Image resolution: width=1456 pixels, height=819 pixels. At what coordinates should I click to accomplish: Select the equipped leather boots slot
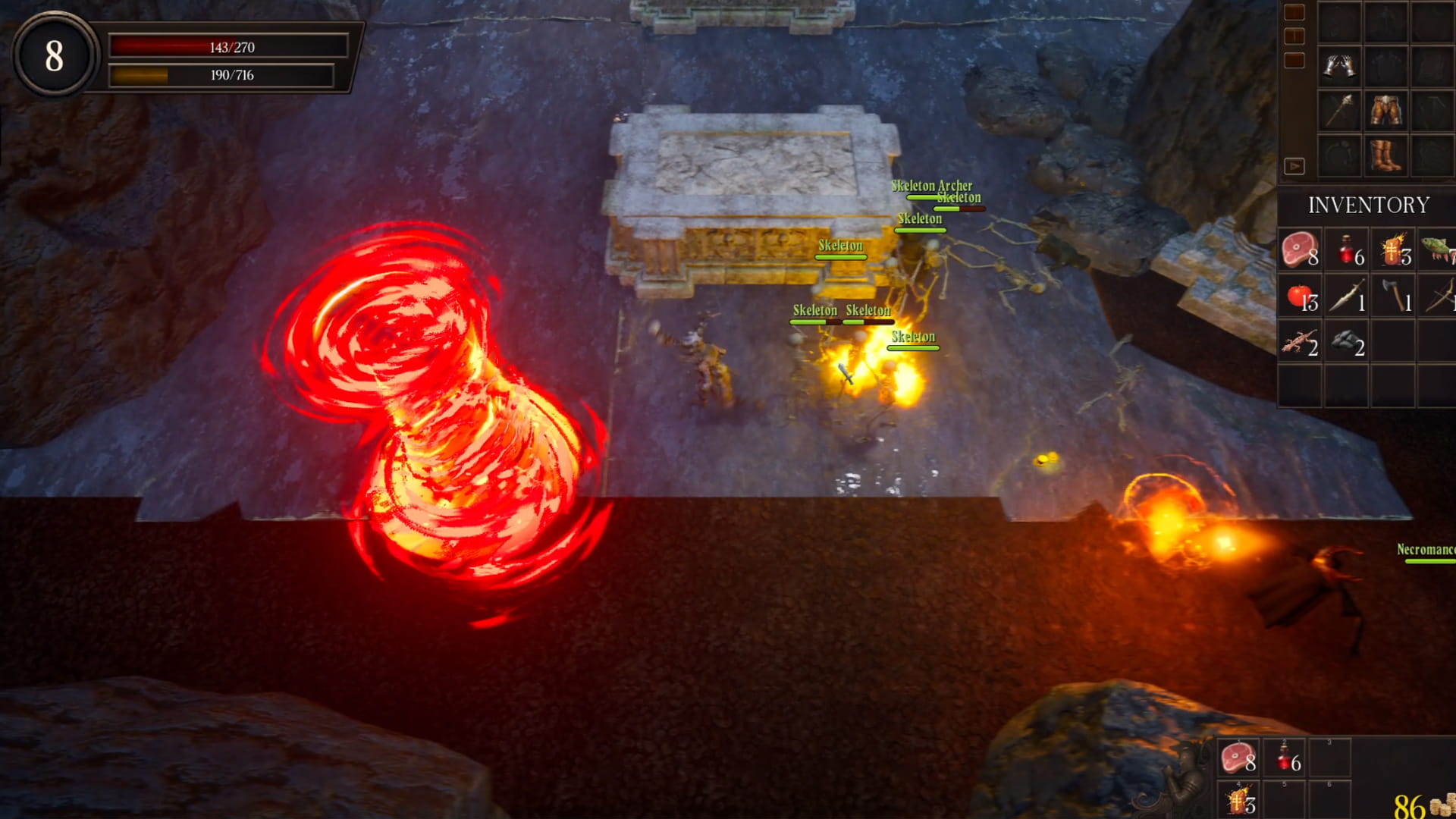tap(1385, 156)
